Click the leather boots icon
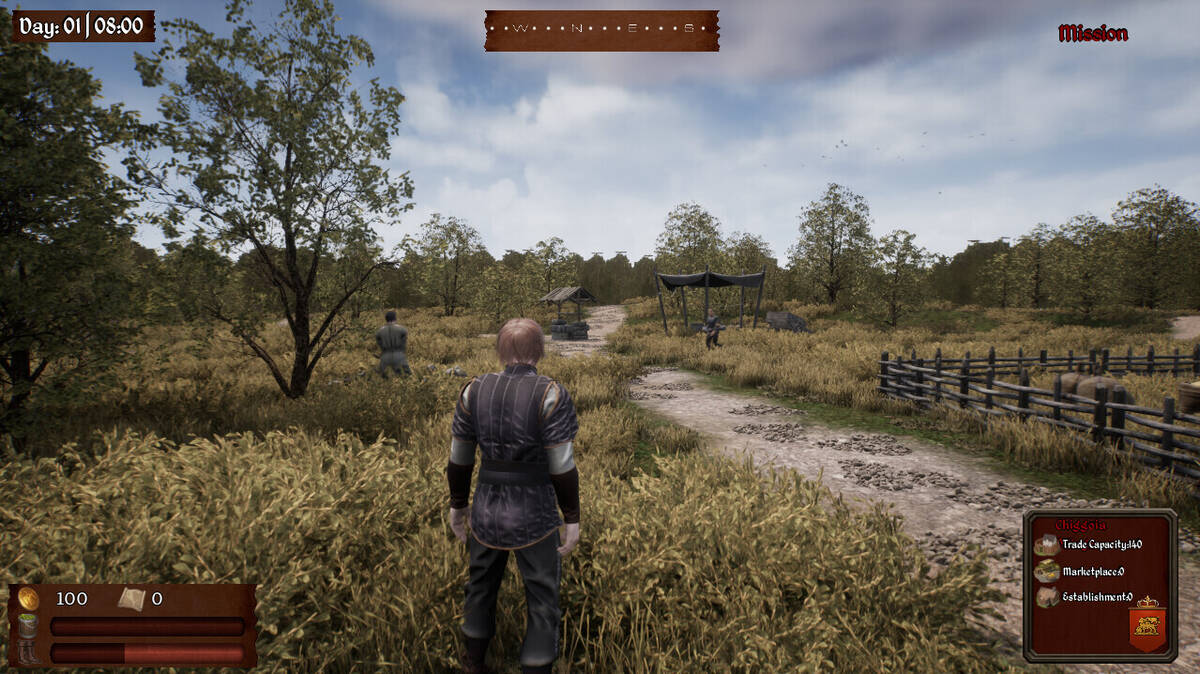The width and height of the screenshot is (1200, 674). (28, 652)
